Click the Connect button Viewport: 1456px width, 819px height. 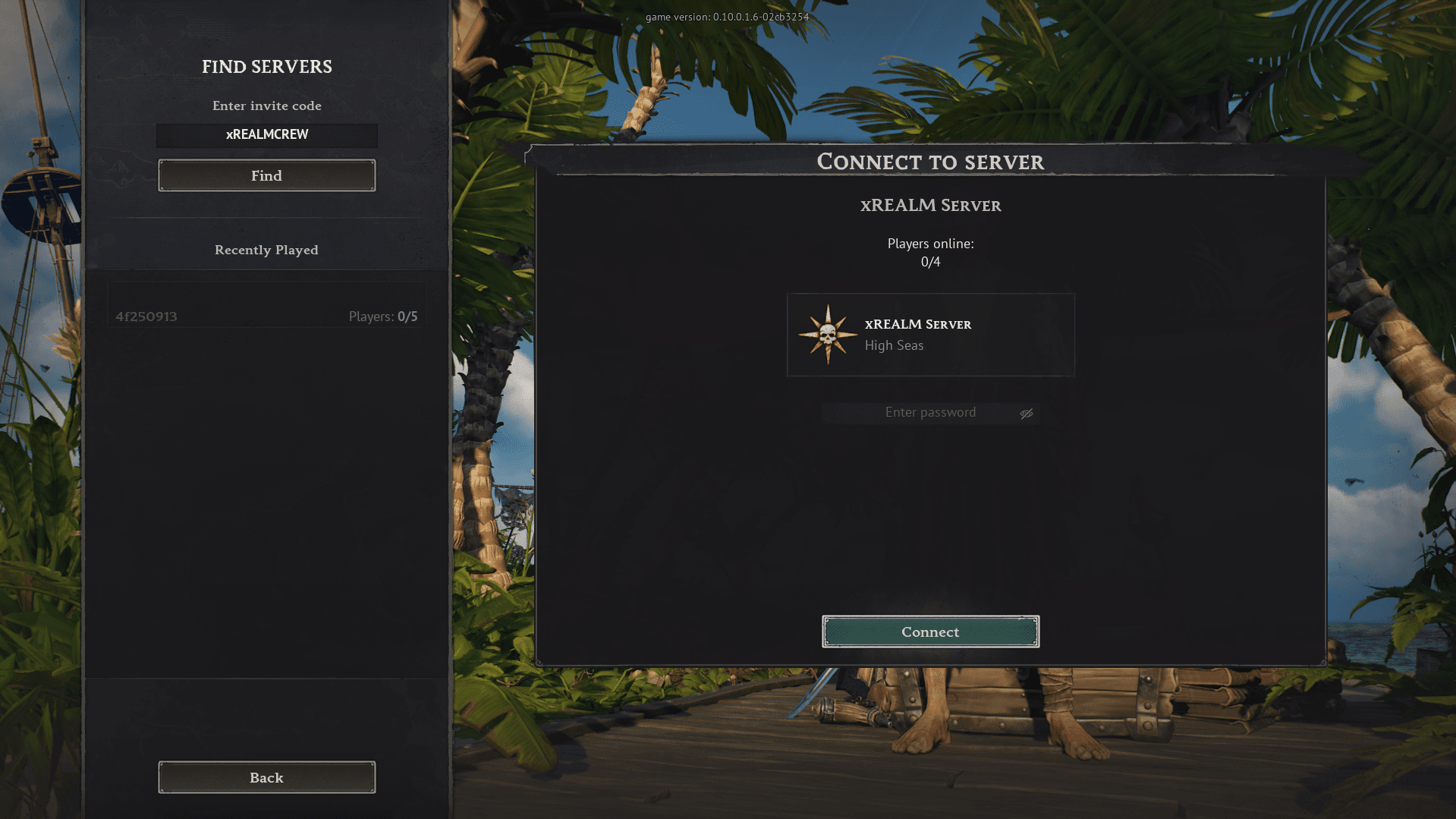pos(930,632)
